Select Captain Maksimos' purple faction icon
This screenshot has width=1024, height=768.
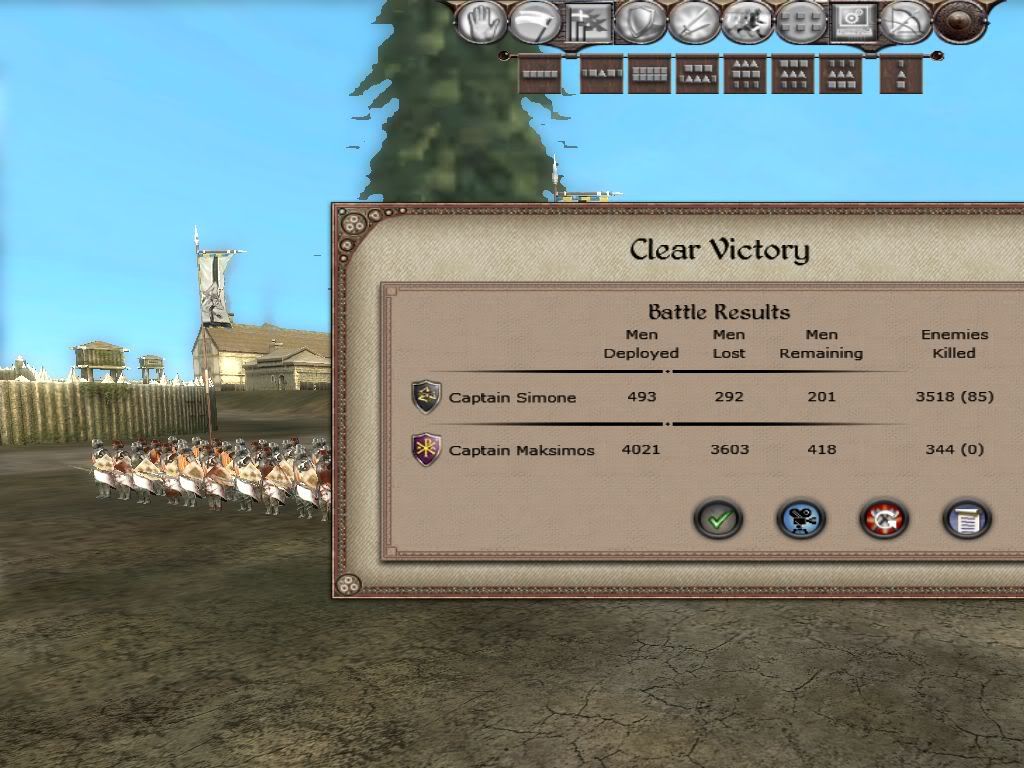(427, 449)
